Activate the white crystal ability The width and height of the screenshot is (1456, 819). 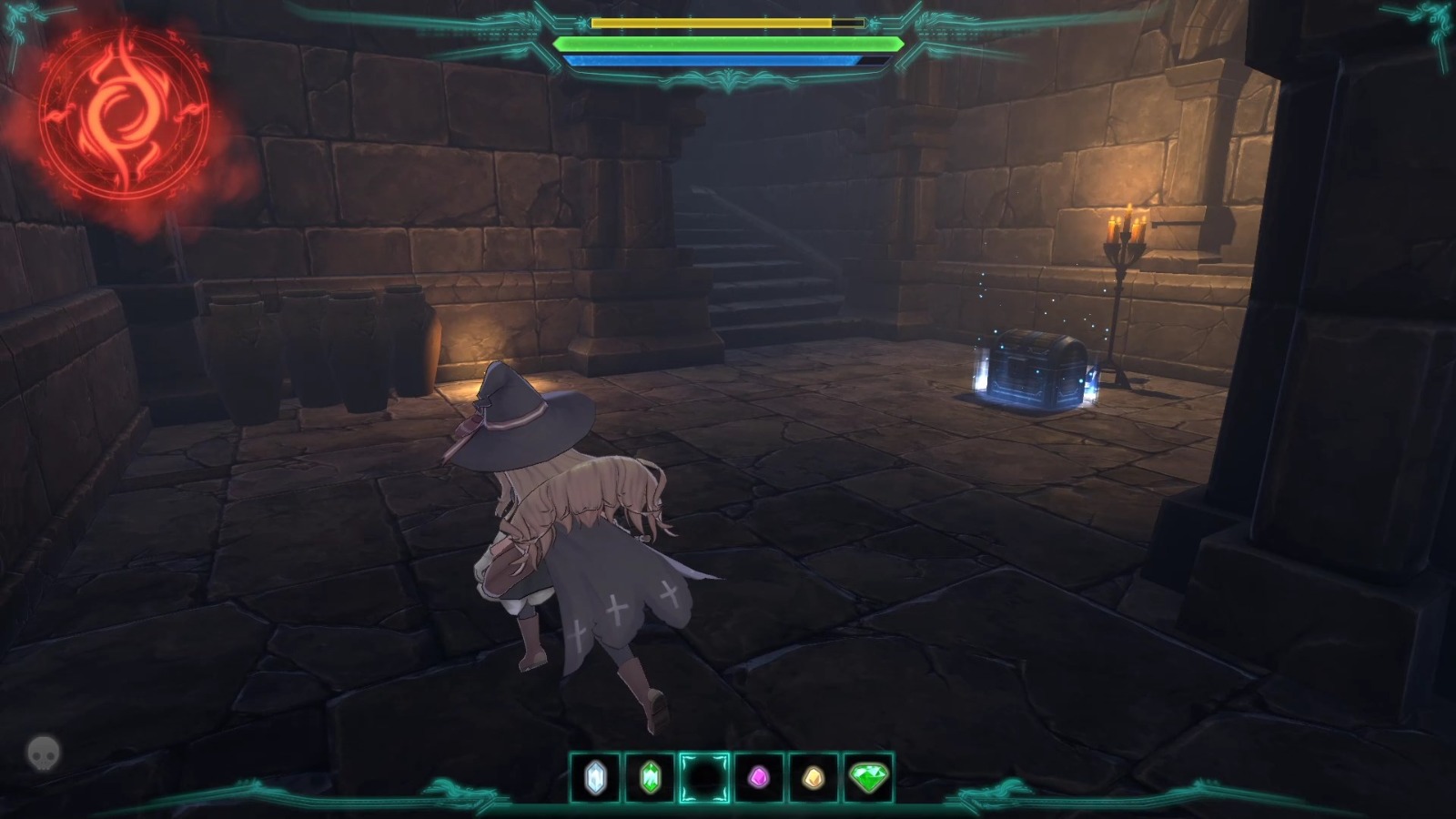click(596, 777)
